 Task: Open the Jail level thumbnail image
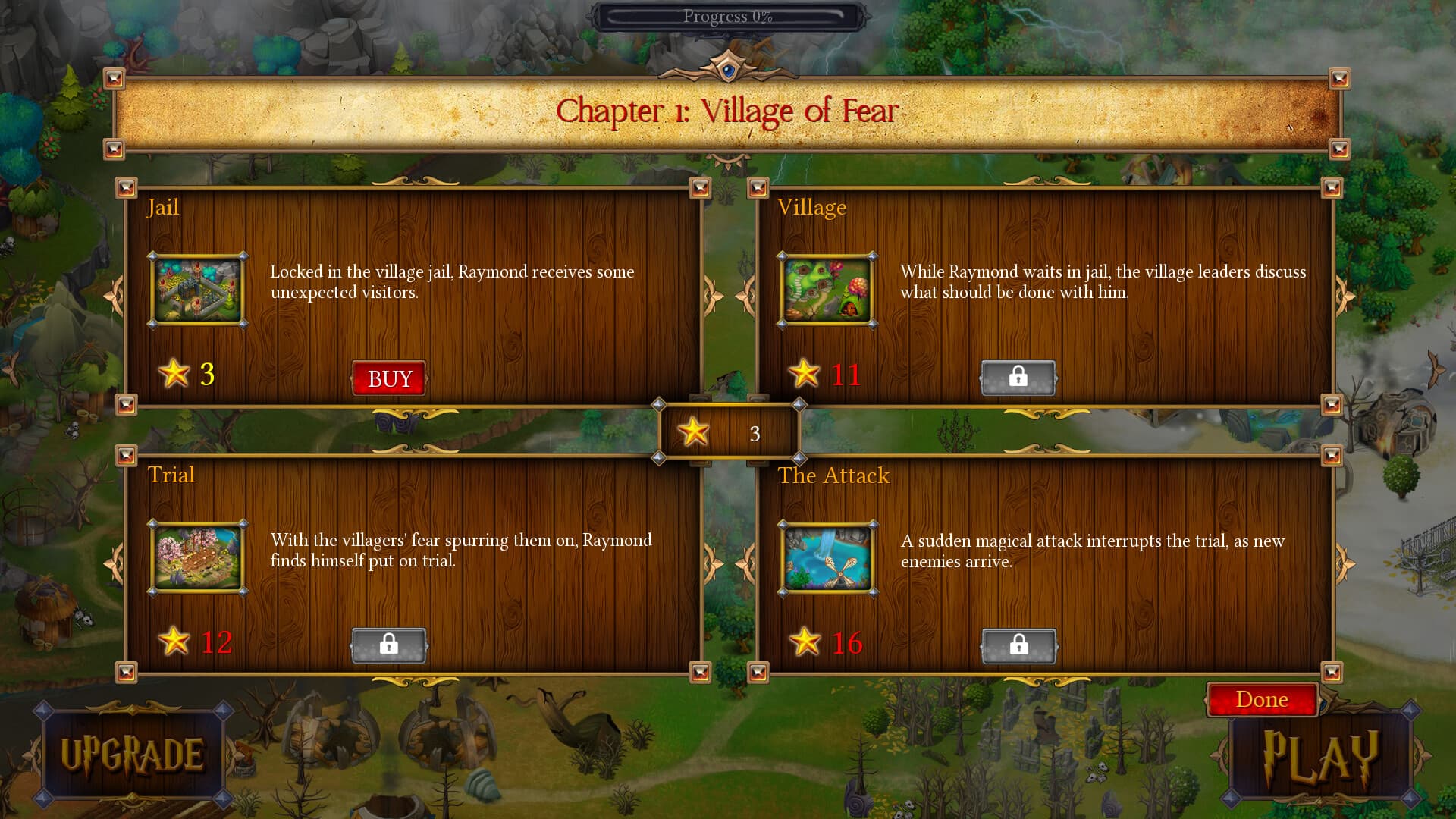[197, 290]
